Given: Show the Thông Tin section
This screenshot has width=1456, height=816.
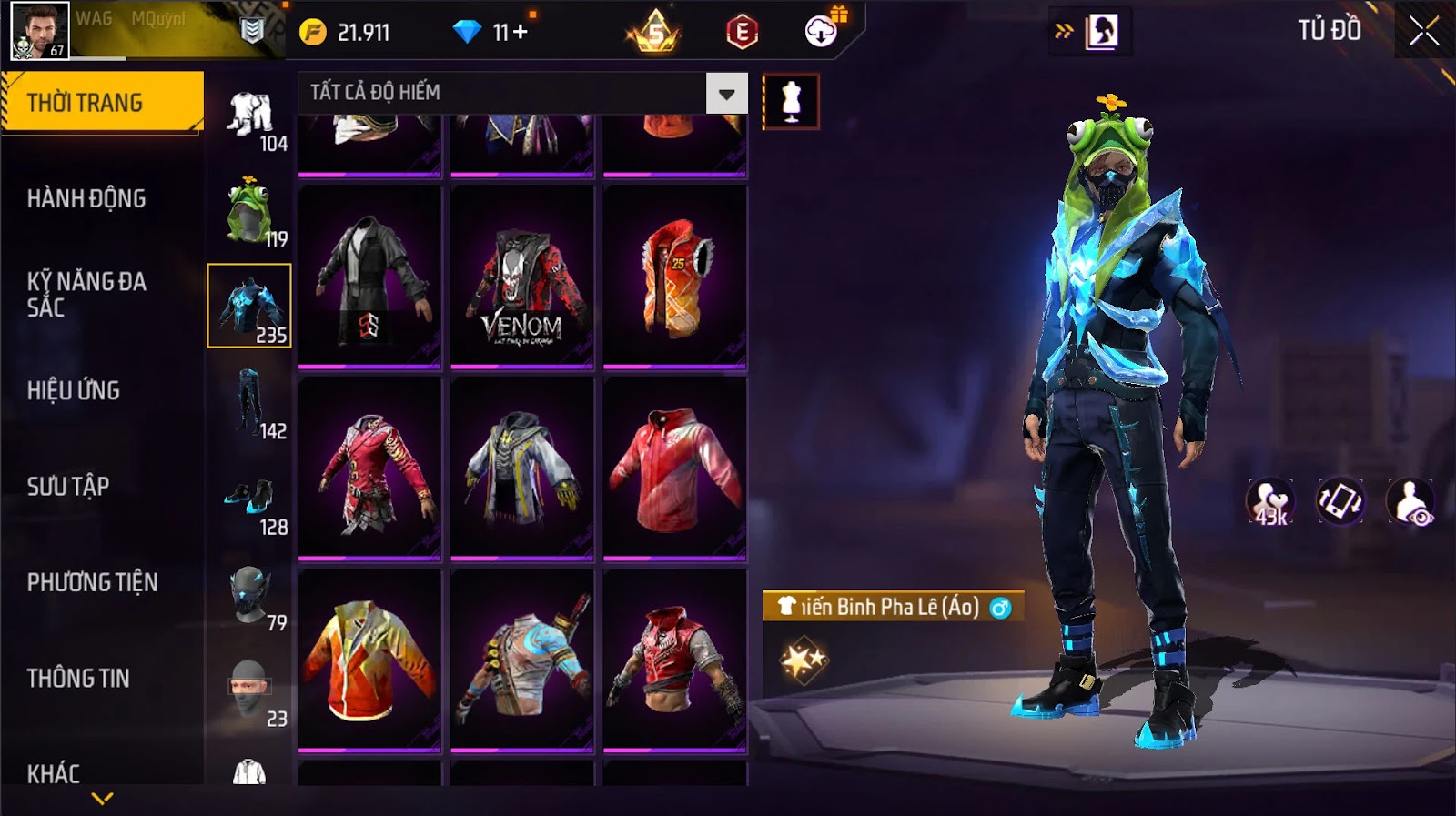Looking at the screenshot, I should (x=78, y=678).
